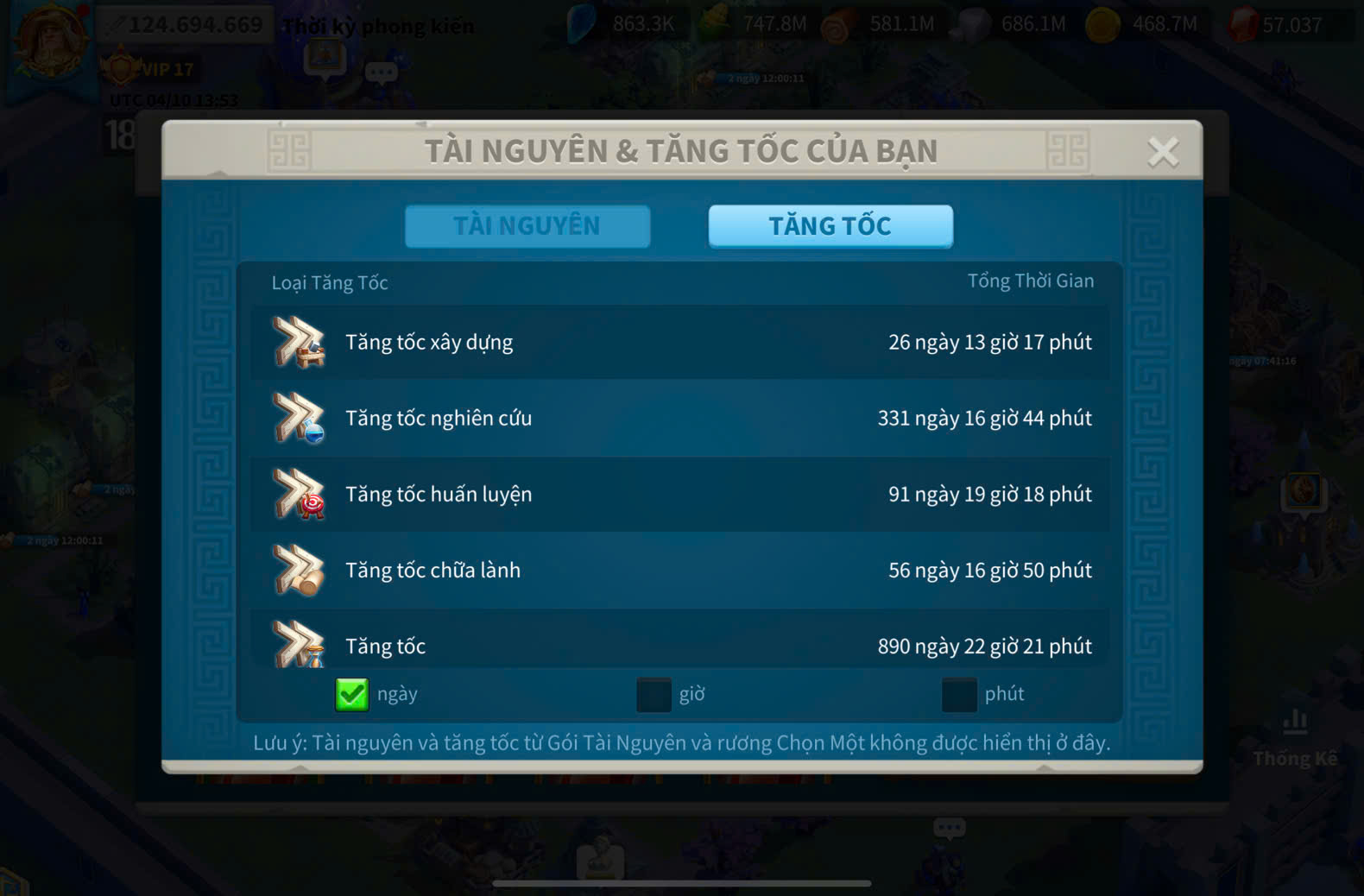Image resolution: width=1364 pixels, height=896 pixels.
Task: Toggle the ngày checkbox
Action: (x=352, y=694)
